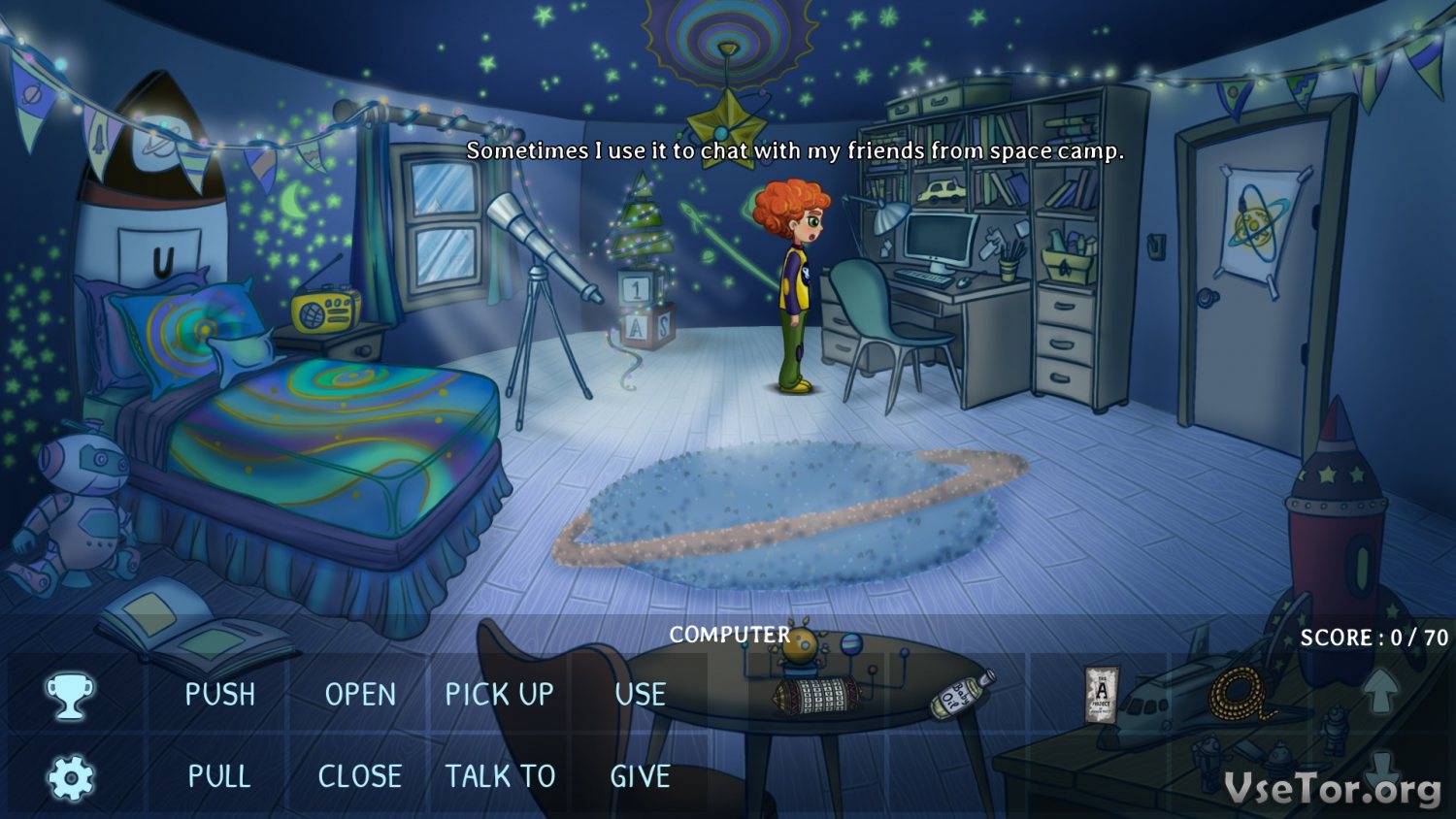Open settings via the gear icon

point(70,777)
